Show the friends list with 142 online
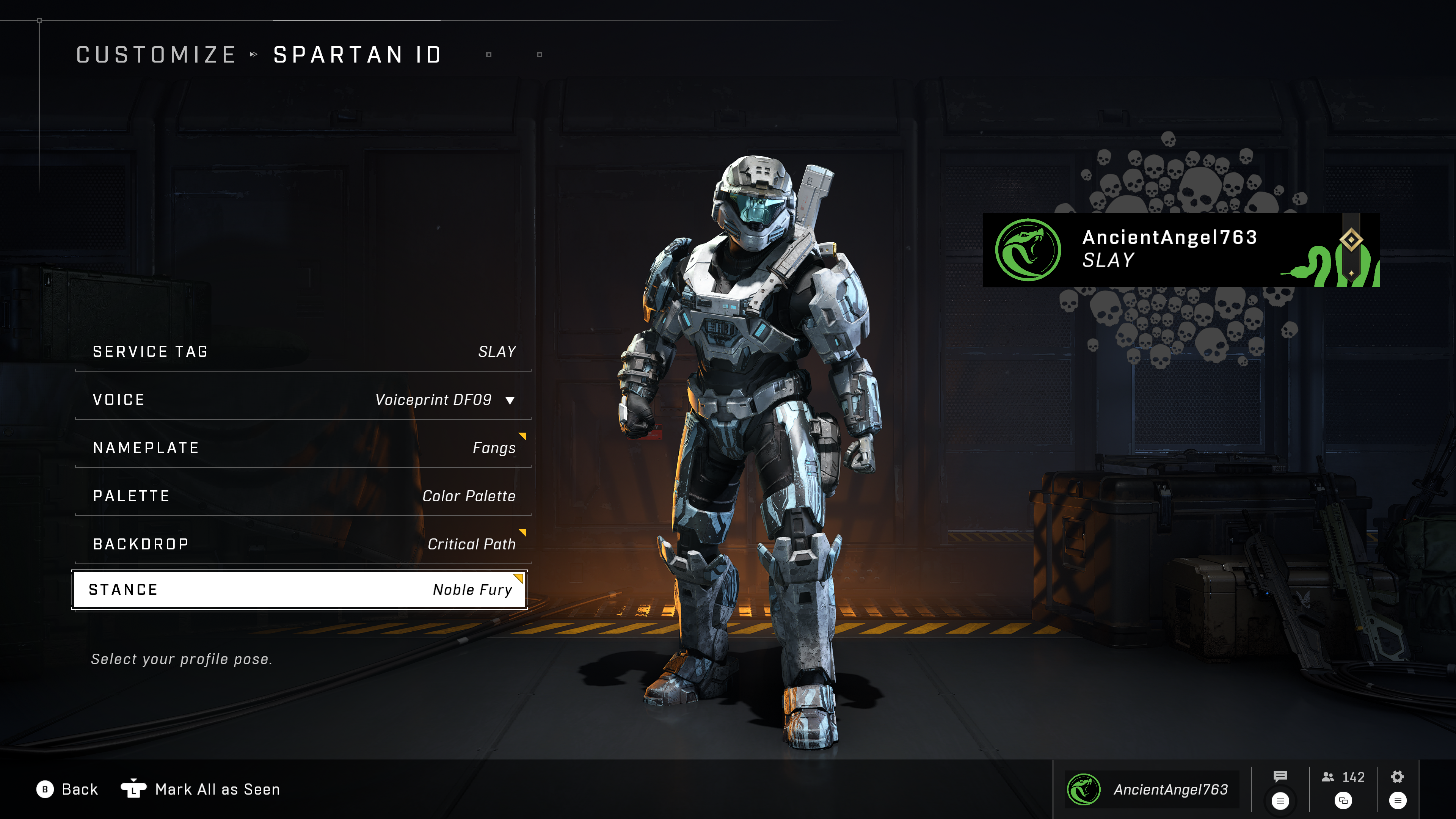The height and width of the screenshot is (819, 1456). [1343, 778]
